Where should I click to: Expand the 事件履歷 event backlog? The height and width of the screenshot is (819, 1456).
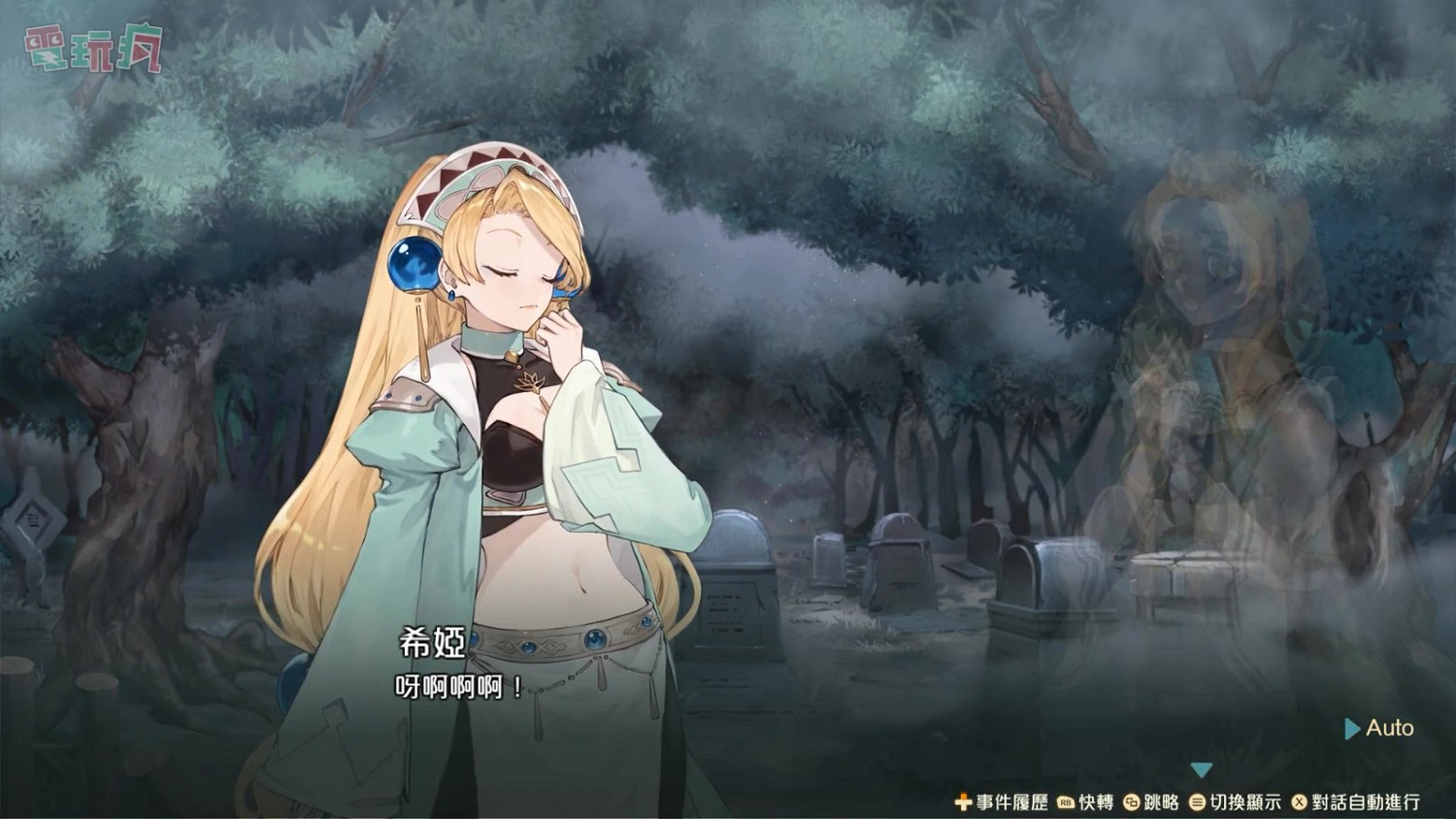[x=1009, y=802]
